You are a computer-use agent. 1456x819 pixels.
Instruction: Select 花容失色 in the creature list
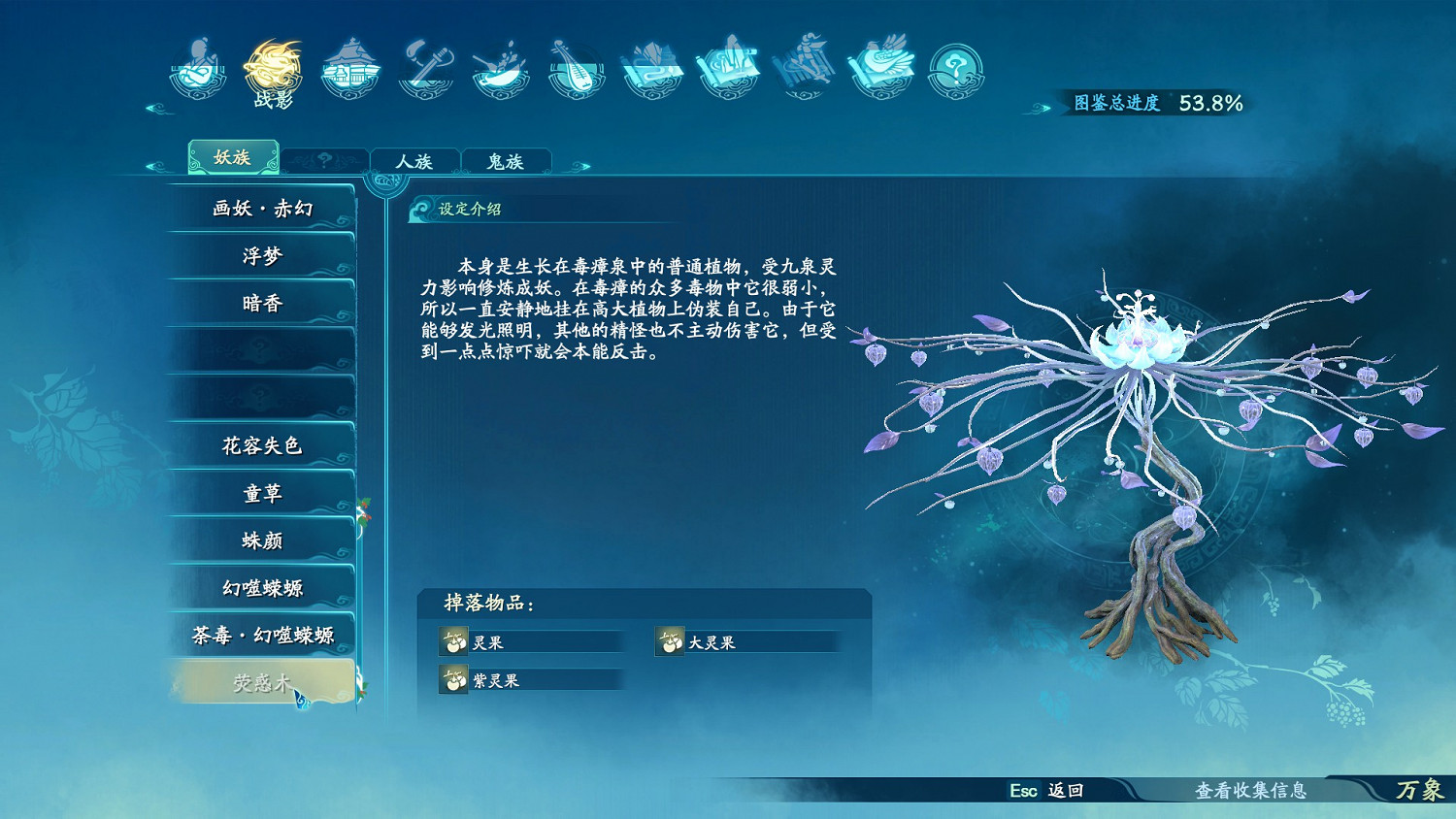point(260,446)
